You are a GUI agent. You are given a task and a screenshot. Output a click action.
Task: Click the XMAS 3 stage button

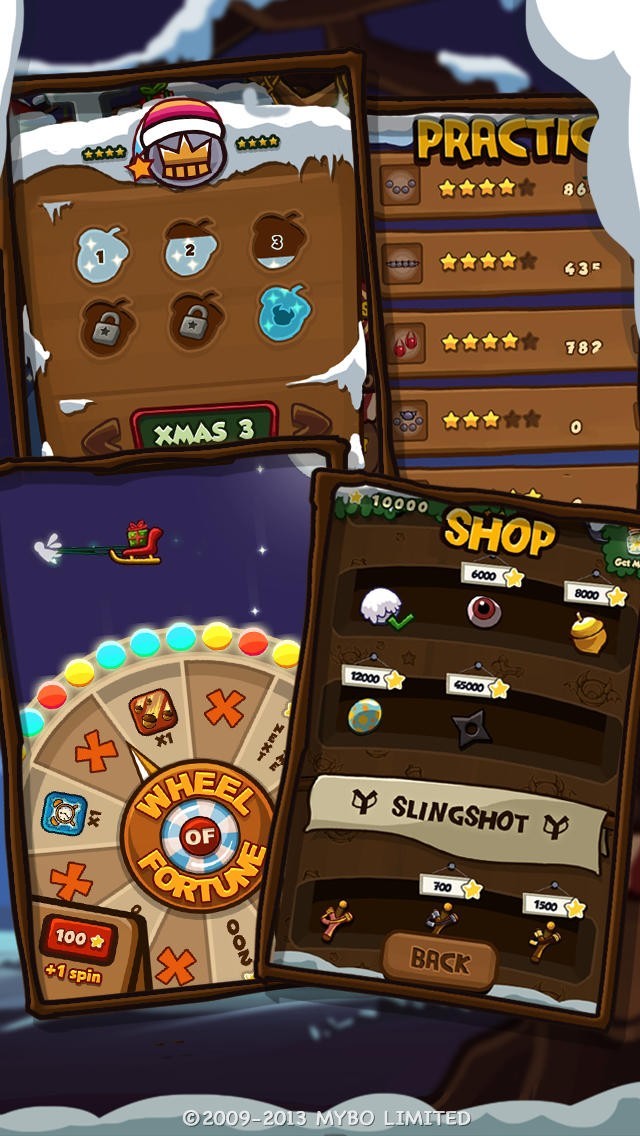[x=205, y=428]
